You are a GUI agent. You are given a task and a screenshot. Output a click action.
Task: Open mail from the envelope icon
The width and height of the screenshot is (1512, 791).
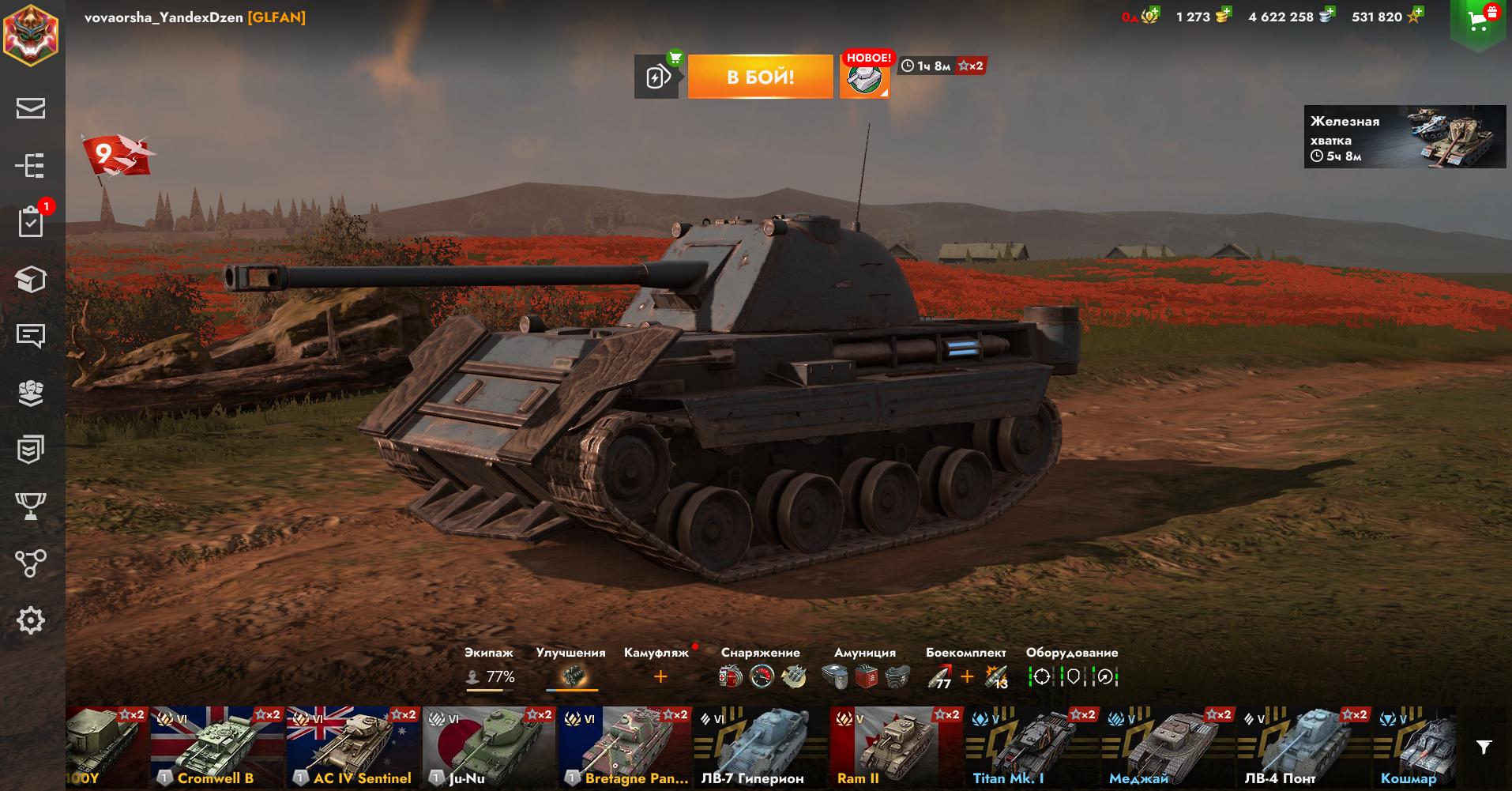(31, 108)
